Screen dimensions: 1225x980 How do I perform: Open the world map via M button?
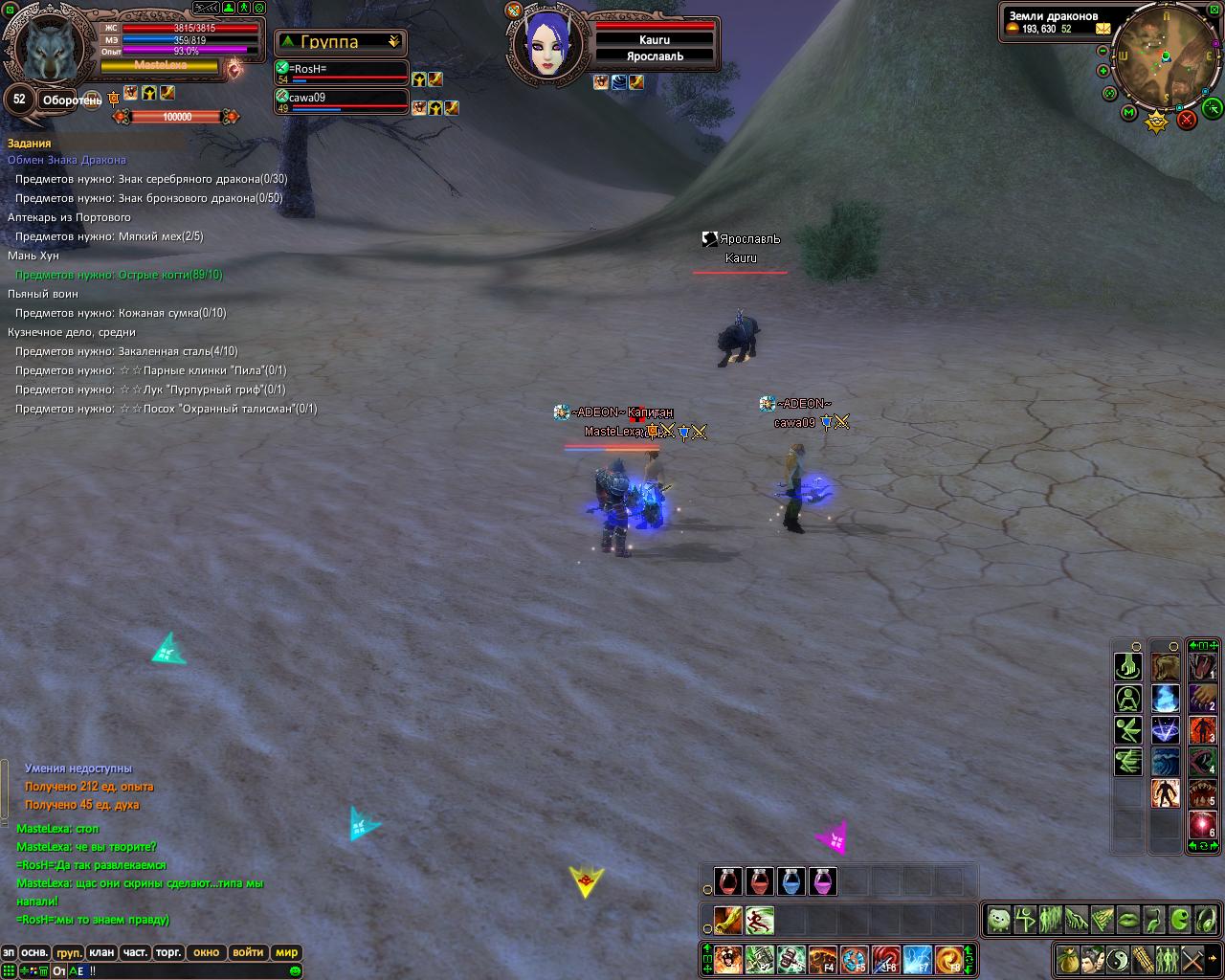tap(1128, 114)
